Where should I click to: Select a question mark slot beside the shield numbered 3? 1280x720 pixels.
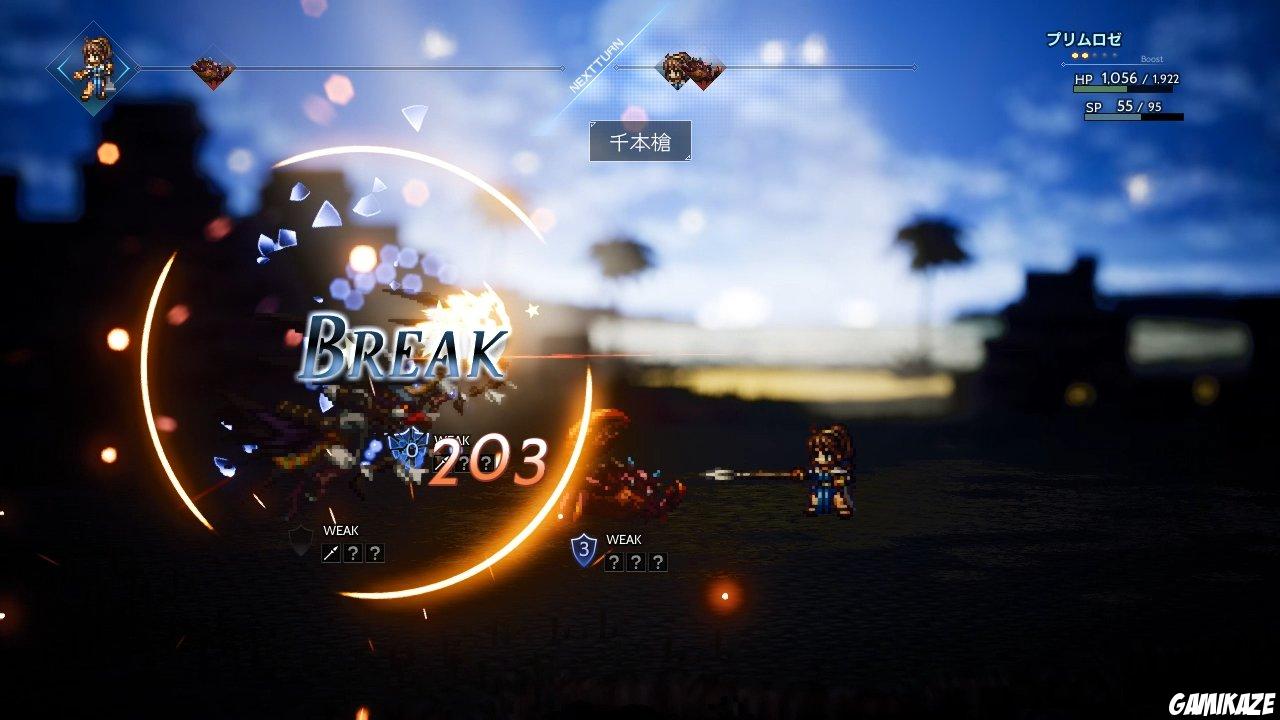point(614,563)
